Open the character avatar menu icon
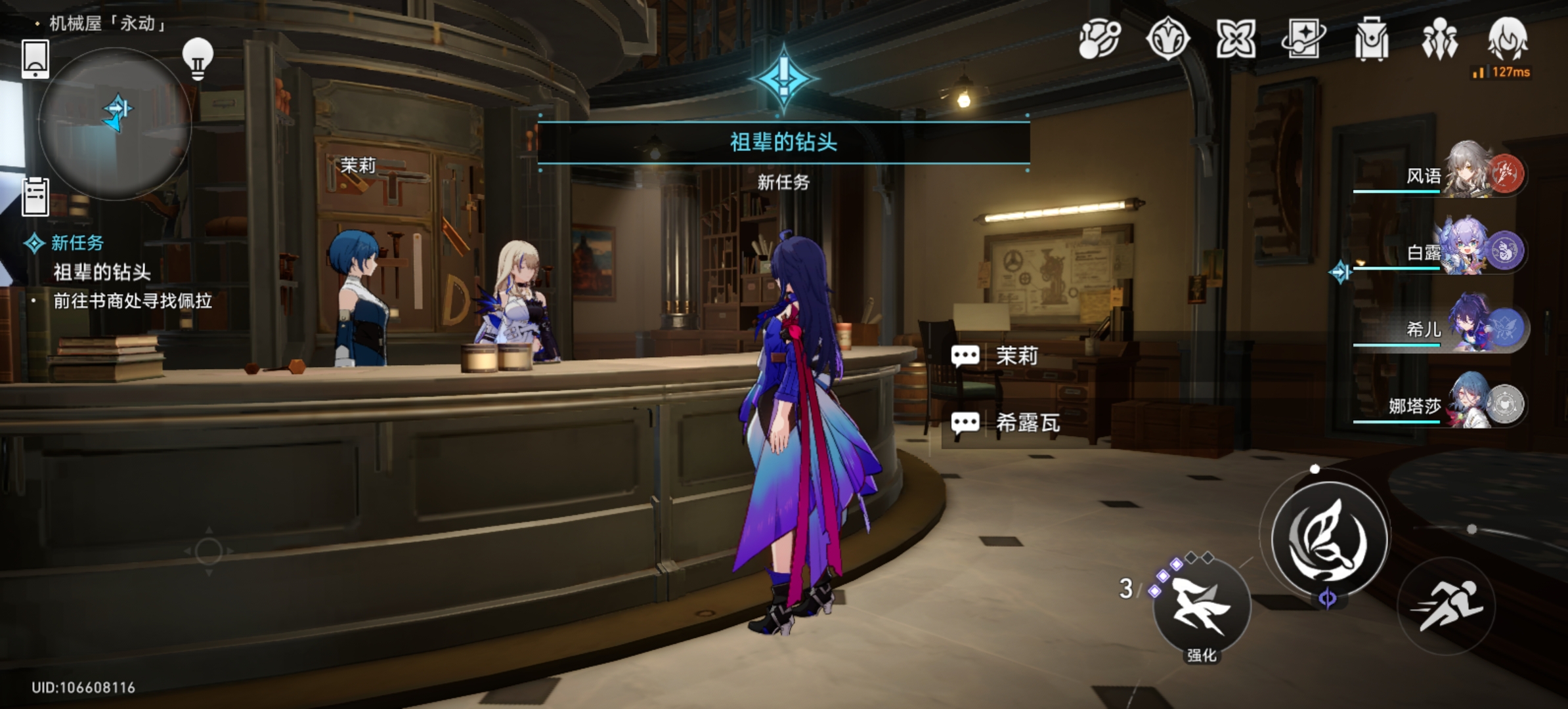The width and height of the screenshot is (1568, 709). tap(1508, 38)
